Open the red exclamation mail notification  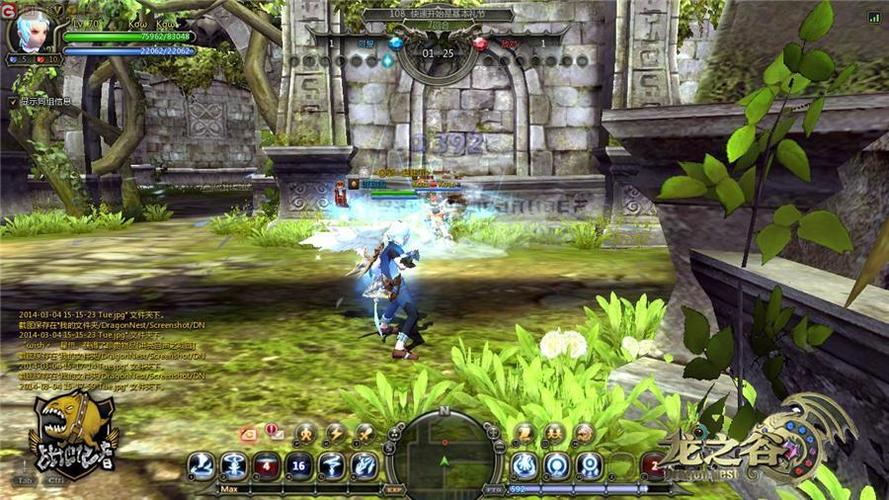(273, 432)
